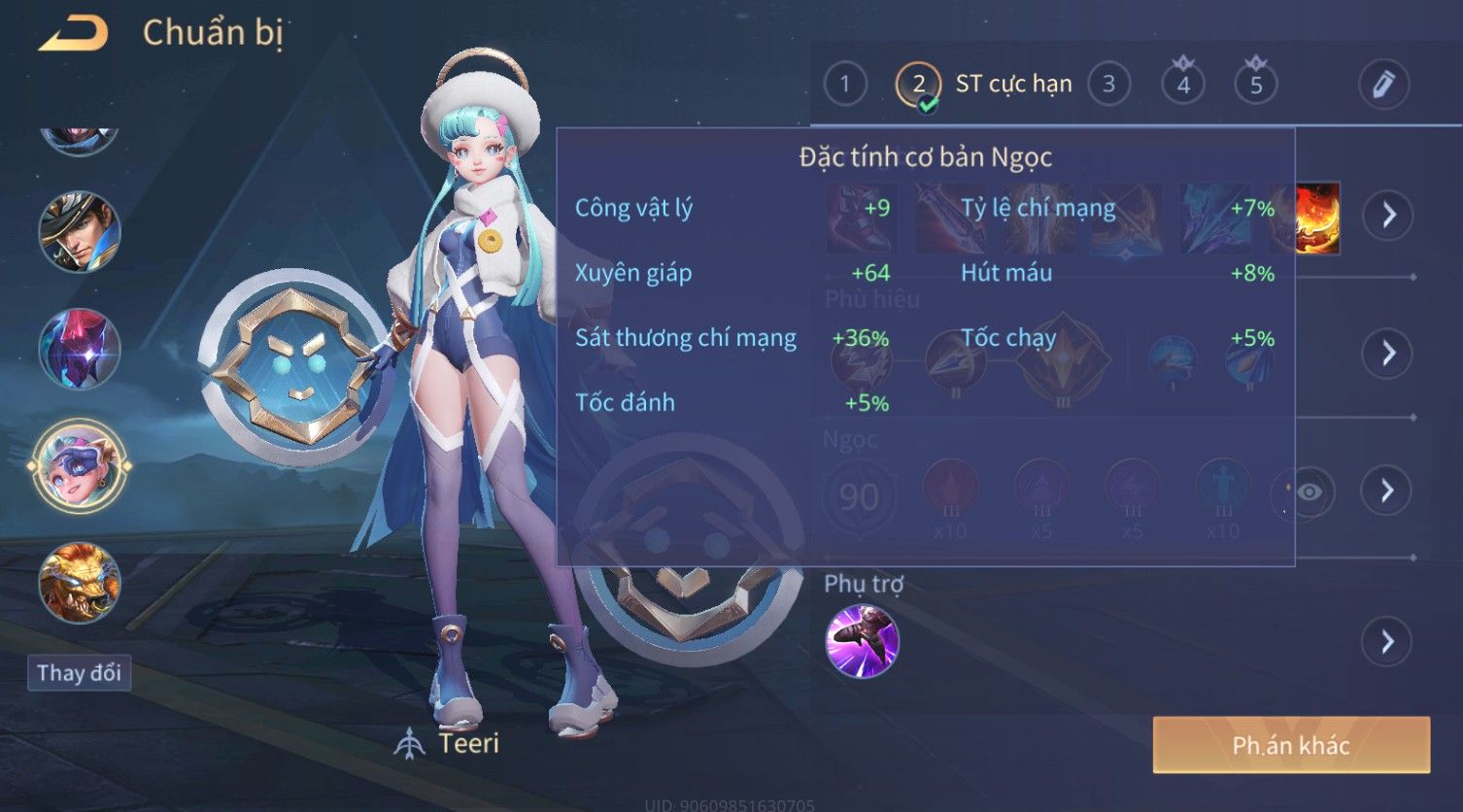Open the Phù hiệu details arrow

(1387, 353)
